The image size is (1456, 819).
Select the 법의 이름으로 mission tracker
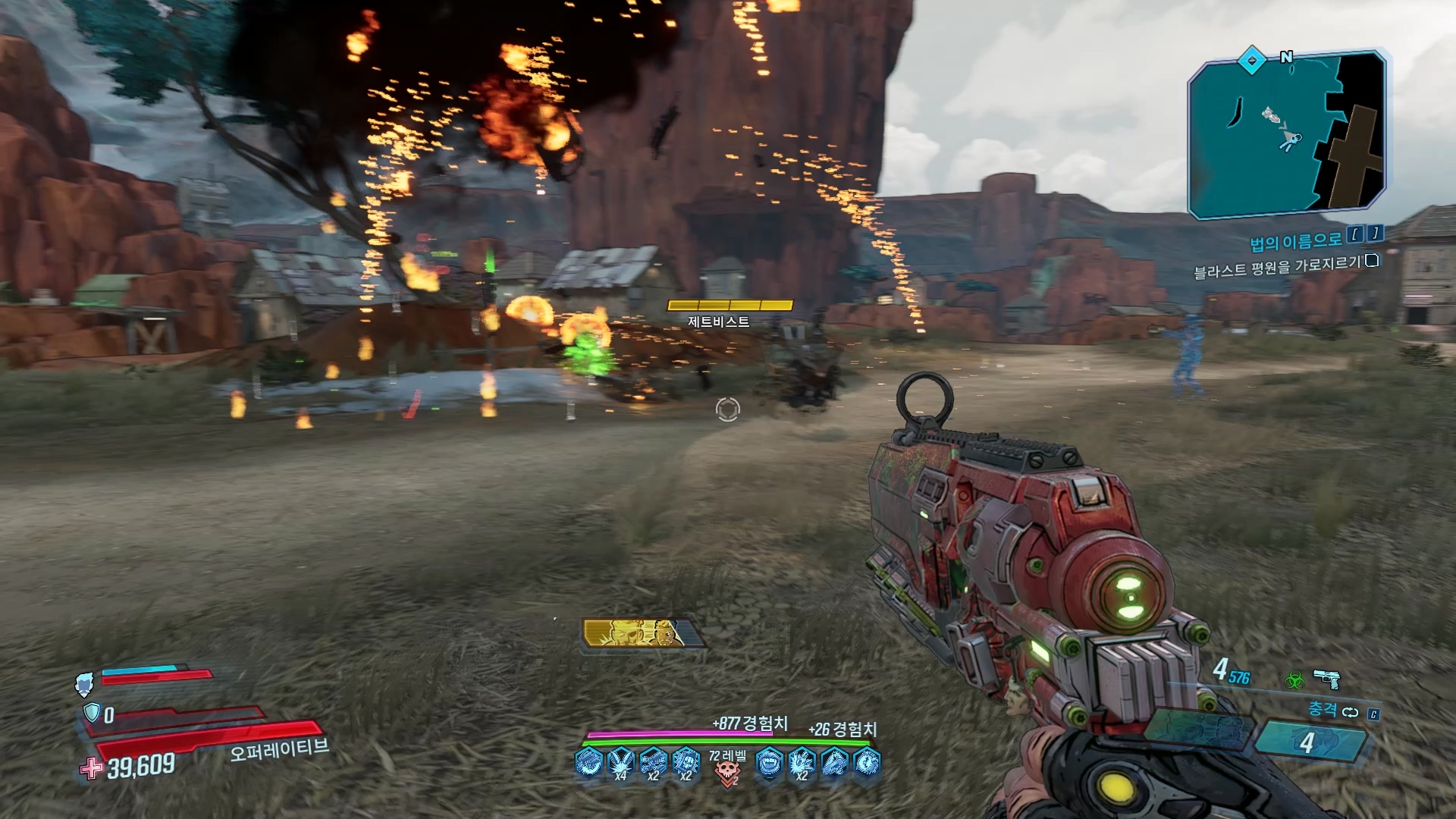tap(1295, 241)
